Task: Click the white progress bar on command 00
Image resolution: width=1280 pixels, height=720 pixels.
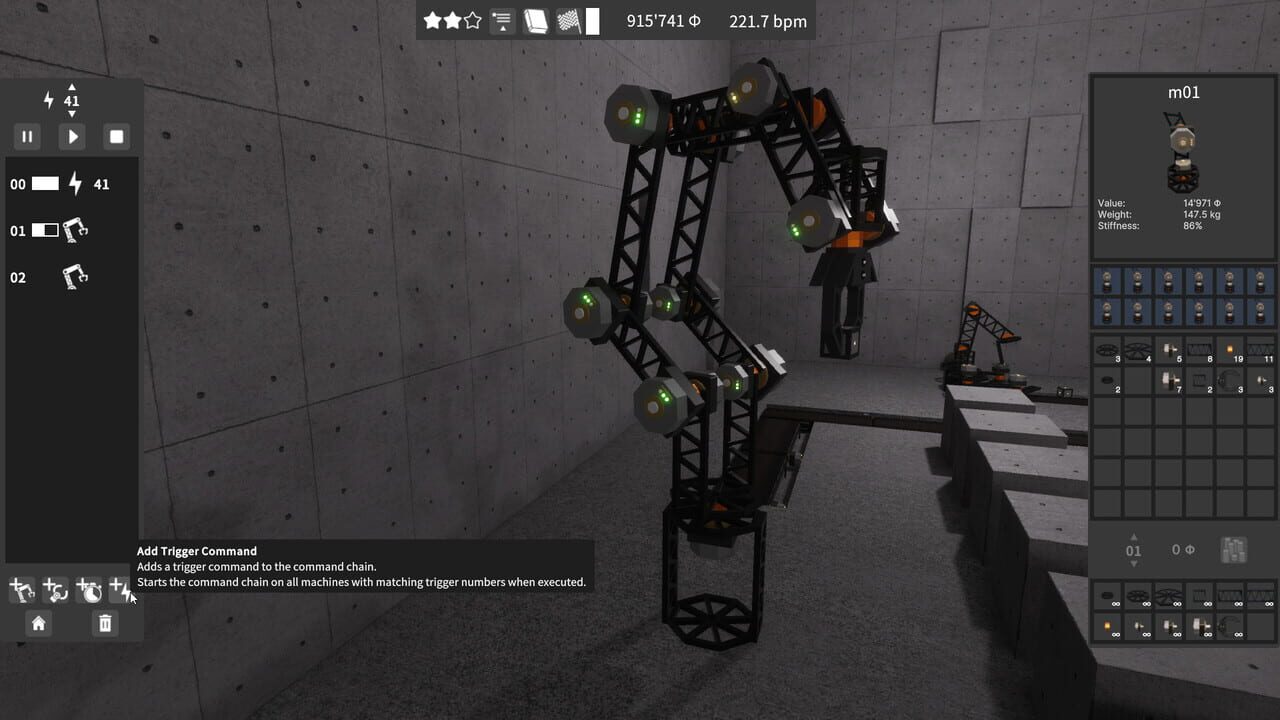Action: [x=46, y=184]
